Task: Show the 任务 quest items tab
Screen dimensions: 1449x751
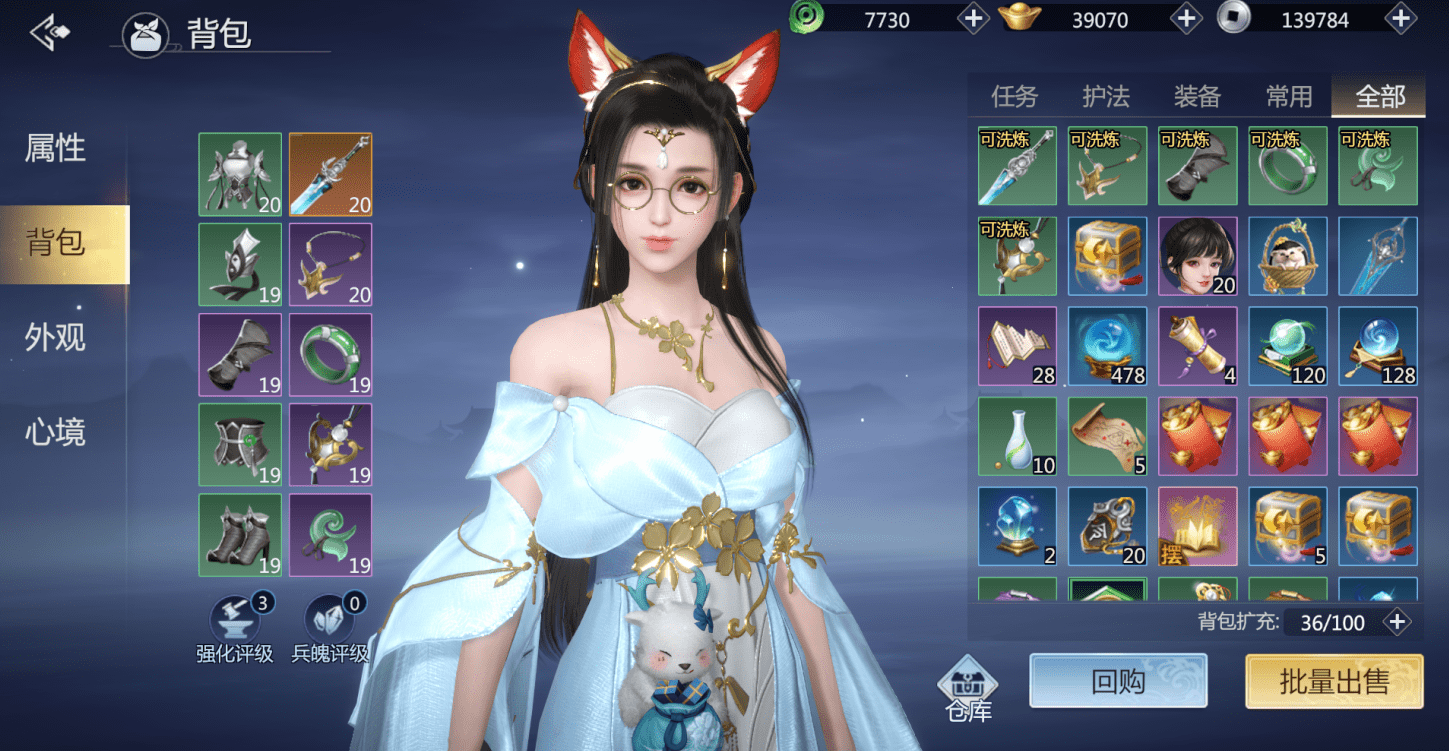Action: pyautogui.click(x=1014, y=96)
